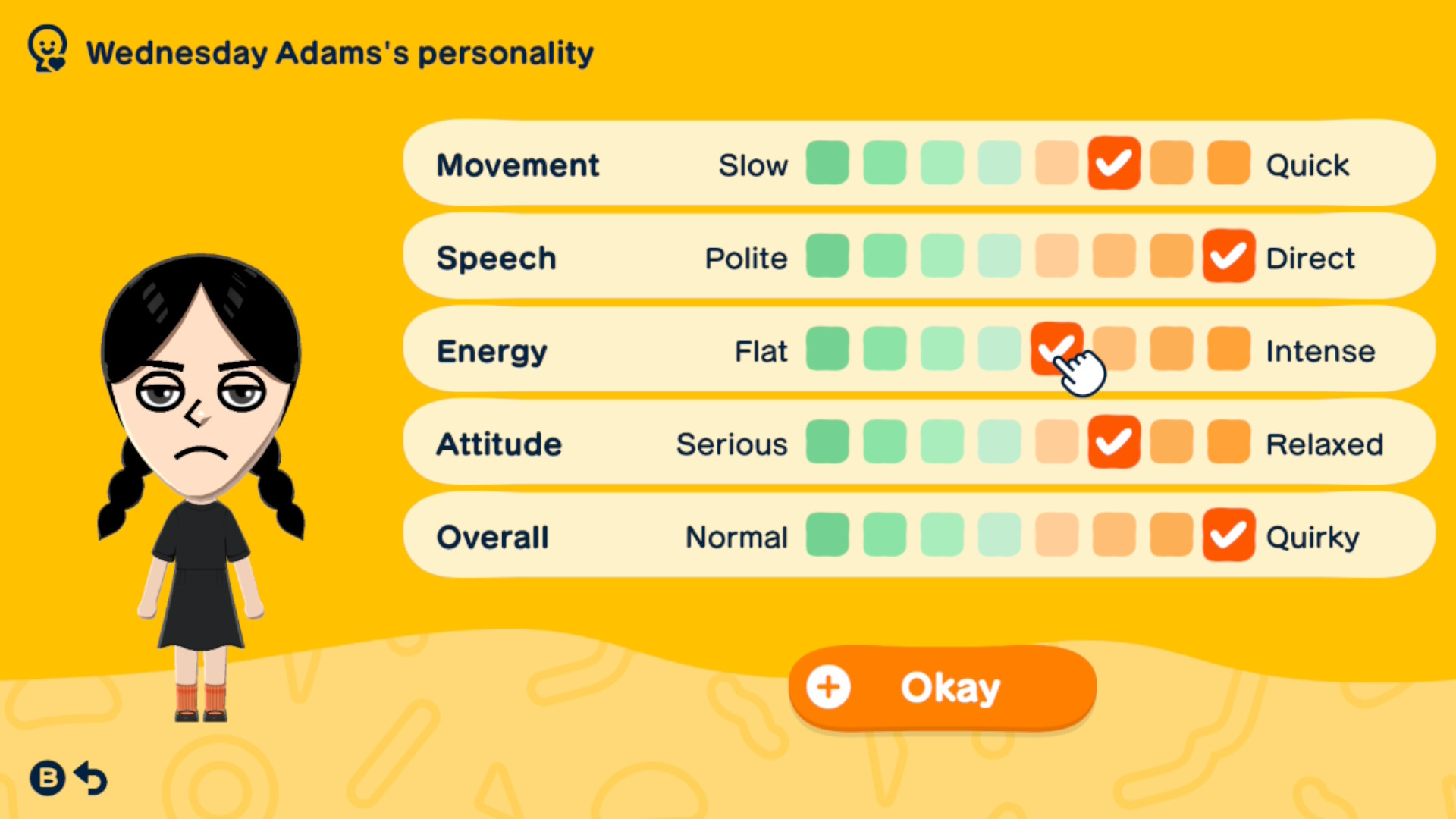Click the plus icon inside the Okay button
The width and height of the screenshot is (1456, 819).
coord(829,687)
